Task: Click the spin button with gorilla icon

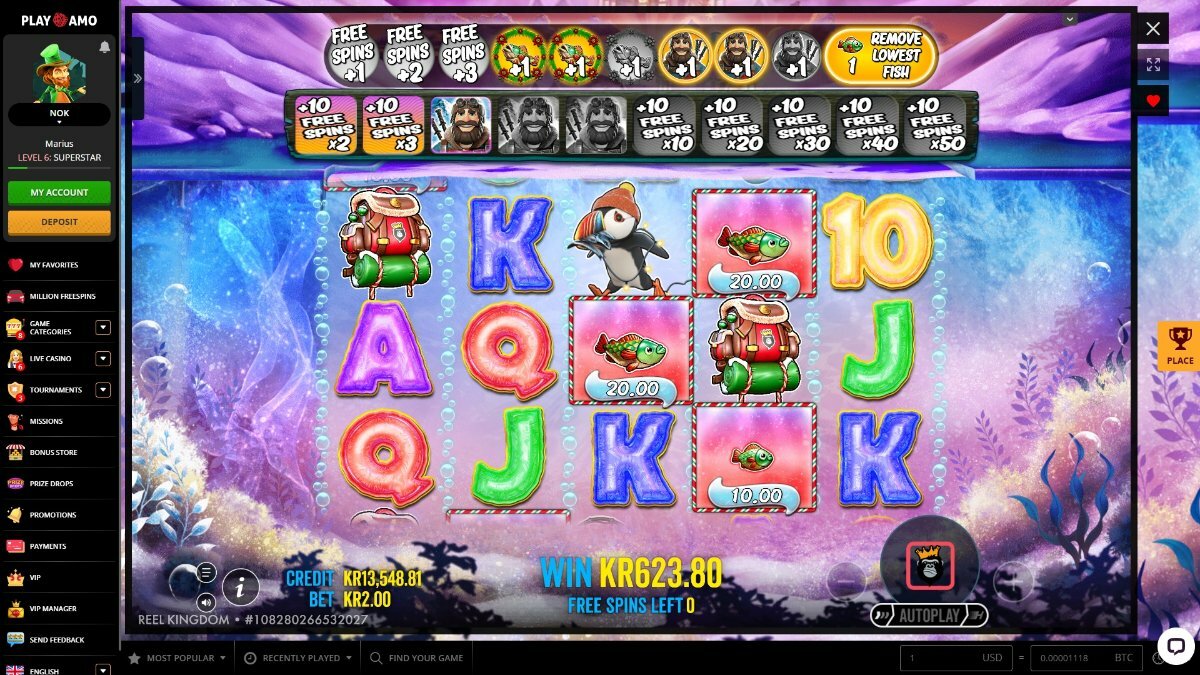Action: 930,567
